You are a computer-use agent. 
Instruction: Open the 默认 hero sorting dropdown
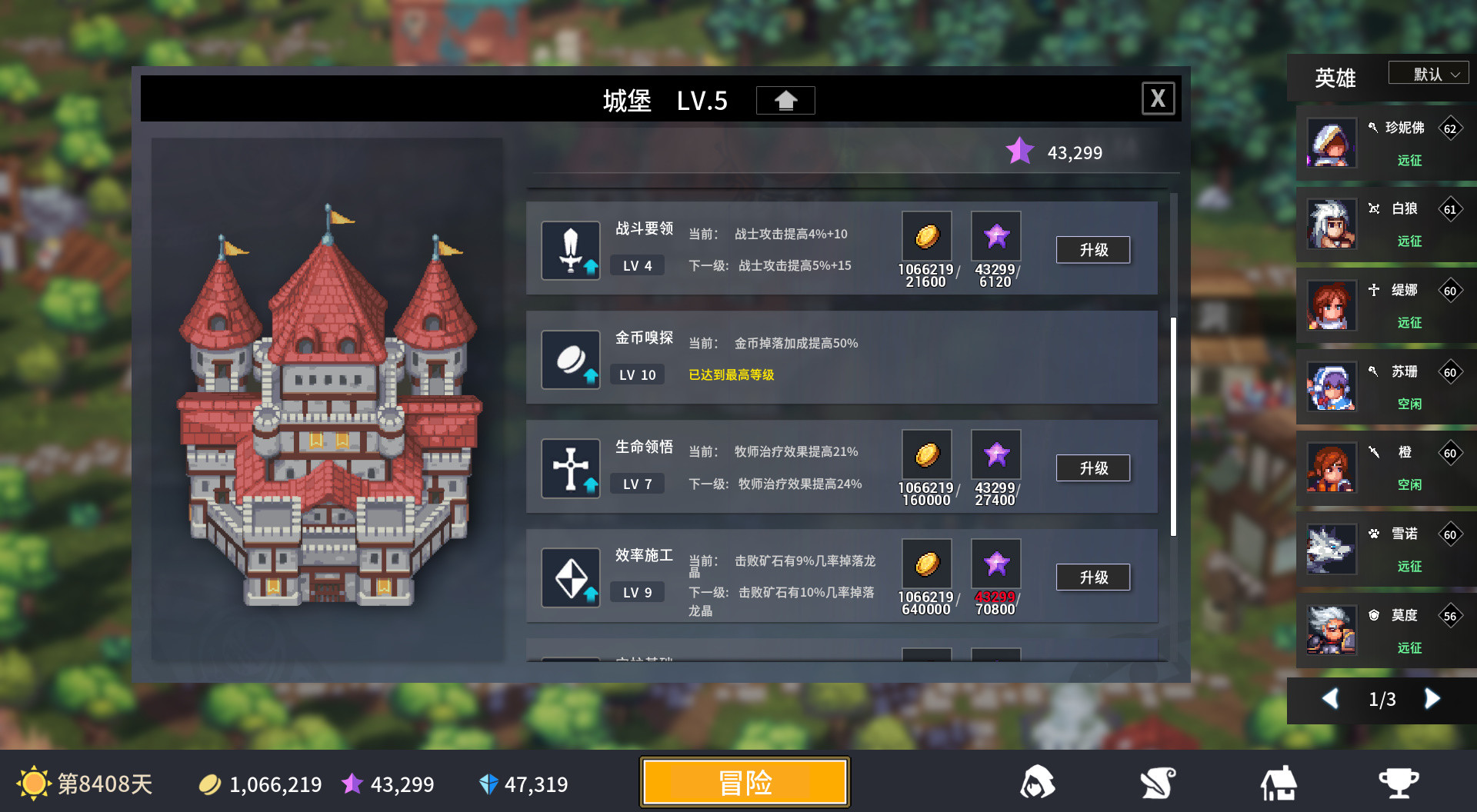point(1428,72)
